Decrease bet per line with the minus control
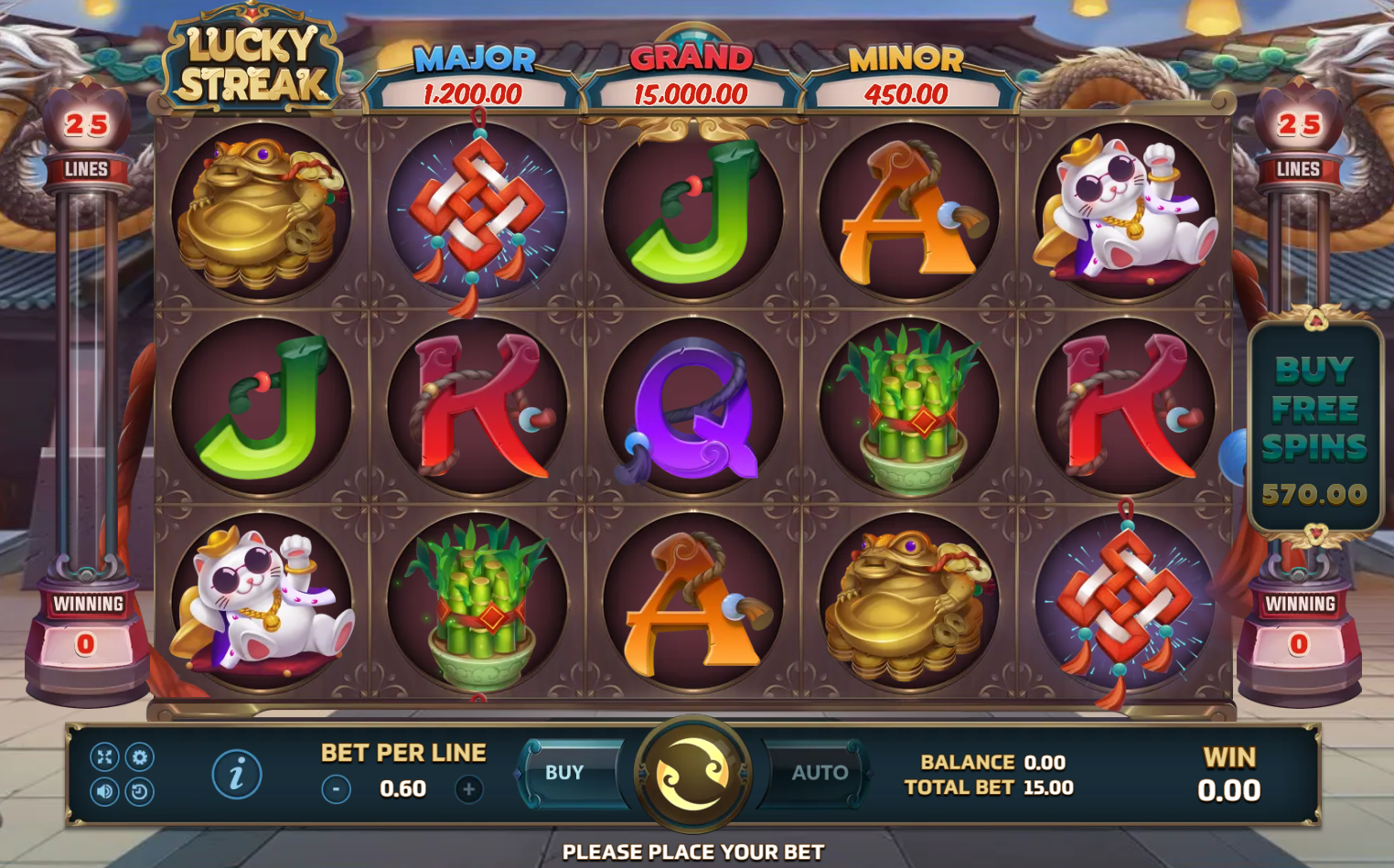The height and width of the screenshot is (868, 1394). coord(337,788)
